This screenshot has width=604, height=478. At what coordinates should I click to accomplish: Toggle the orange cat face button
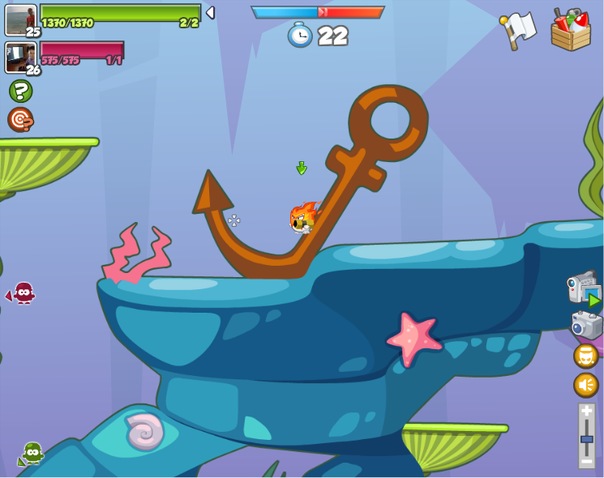click(586, 356)
